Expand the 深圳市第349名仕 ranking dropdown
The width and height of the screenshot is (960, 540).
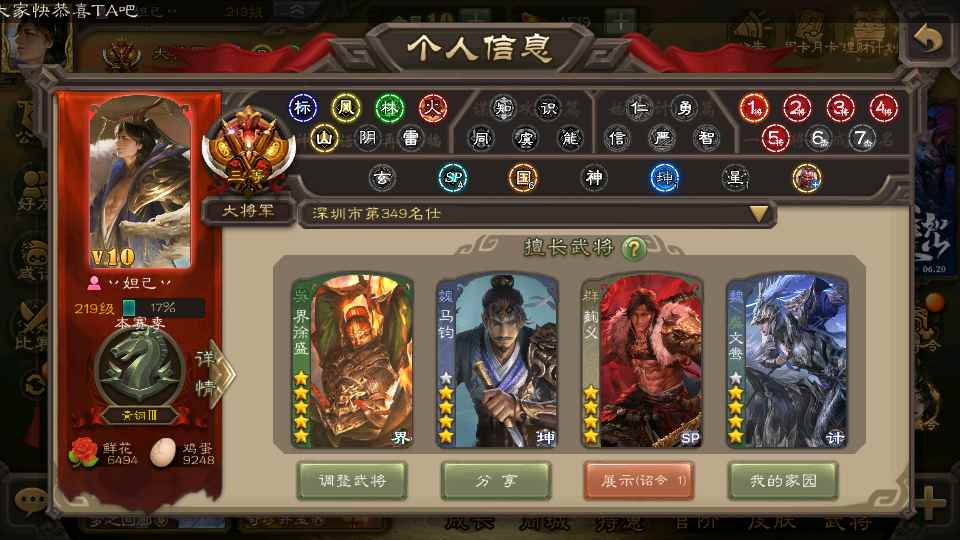click(x=759, y=213)
